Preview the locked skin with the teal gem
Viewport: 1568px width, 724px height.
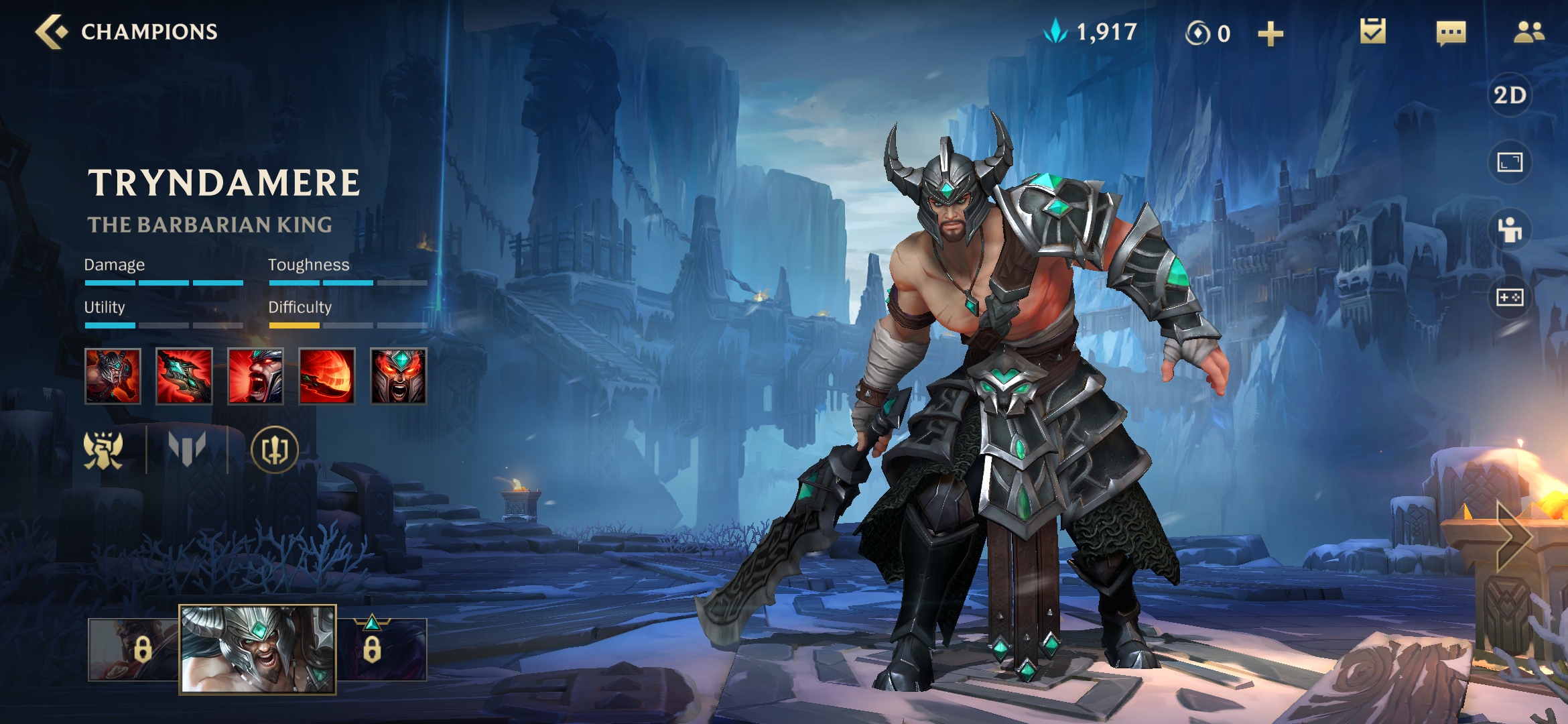pos(382,649)
